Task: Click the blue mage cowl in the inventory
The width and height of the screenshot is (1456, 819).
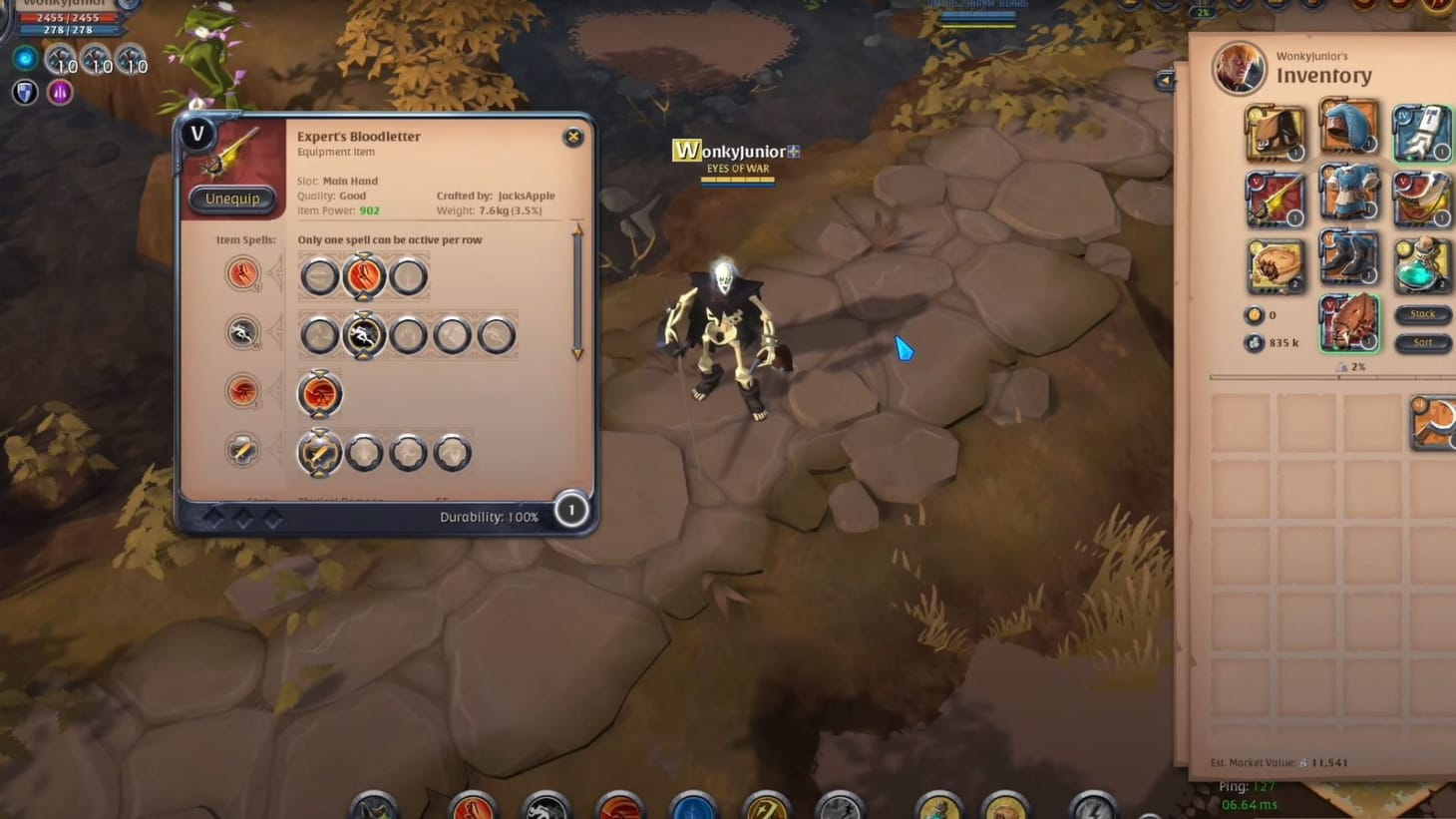Action: coord(1348,127)
